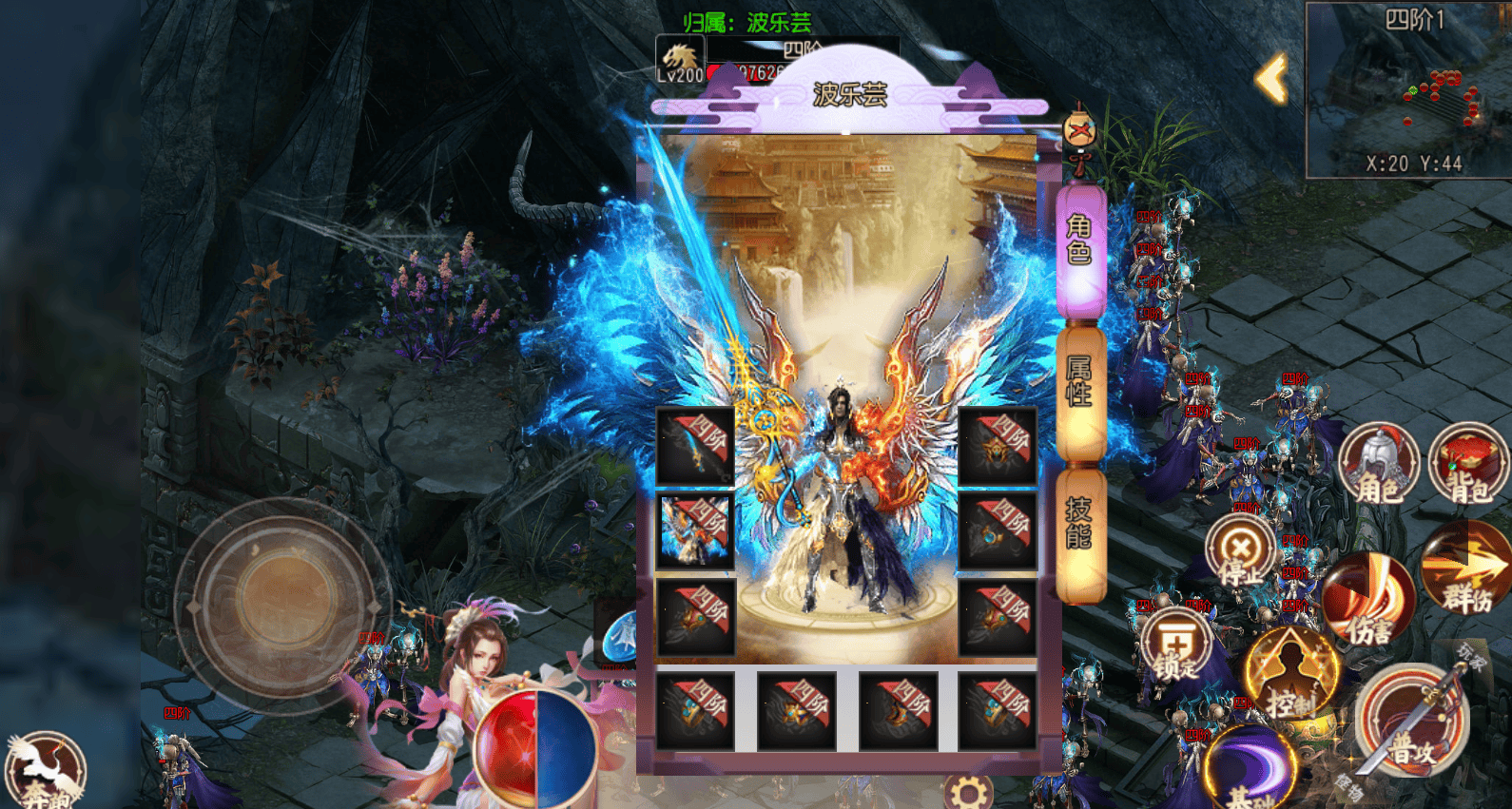Image resolution: width=1512 pixels, height=809 pixels.
Task: Tap the 停止 stop button
Action: click(x=1240, y=553)
